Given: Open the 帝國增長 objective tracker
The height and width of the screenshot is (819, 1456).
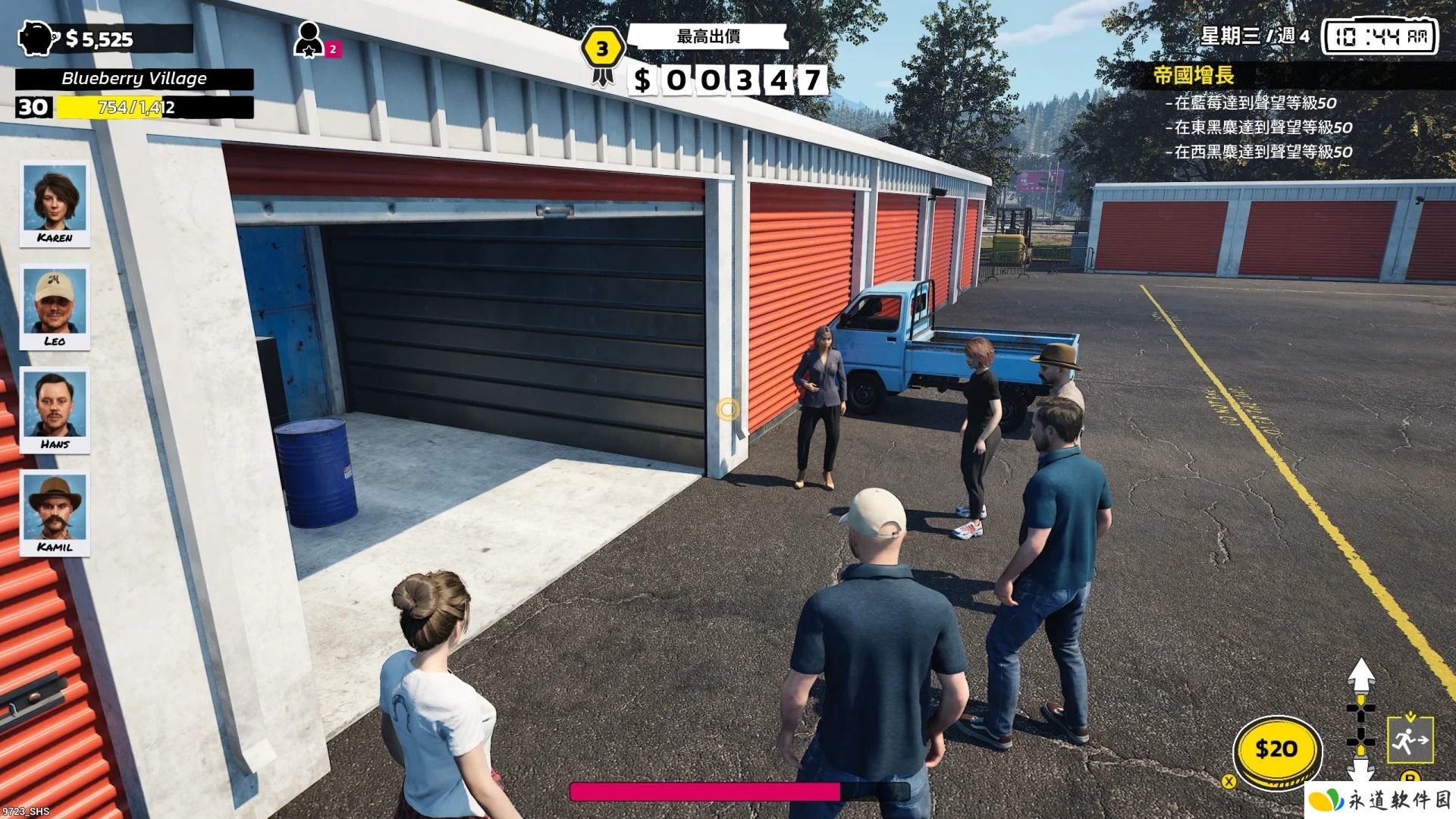Looking at the screenshot, I should coord(1193,75).
